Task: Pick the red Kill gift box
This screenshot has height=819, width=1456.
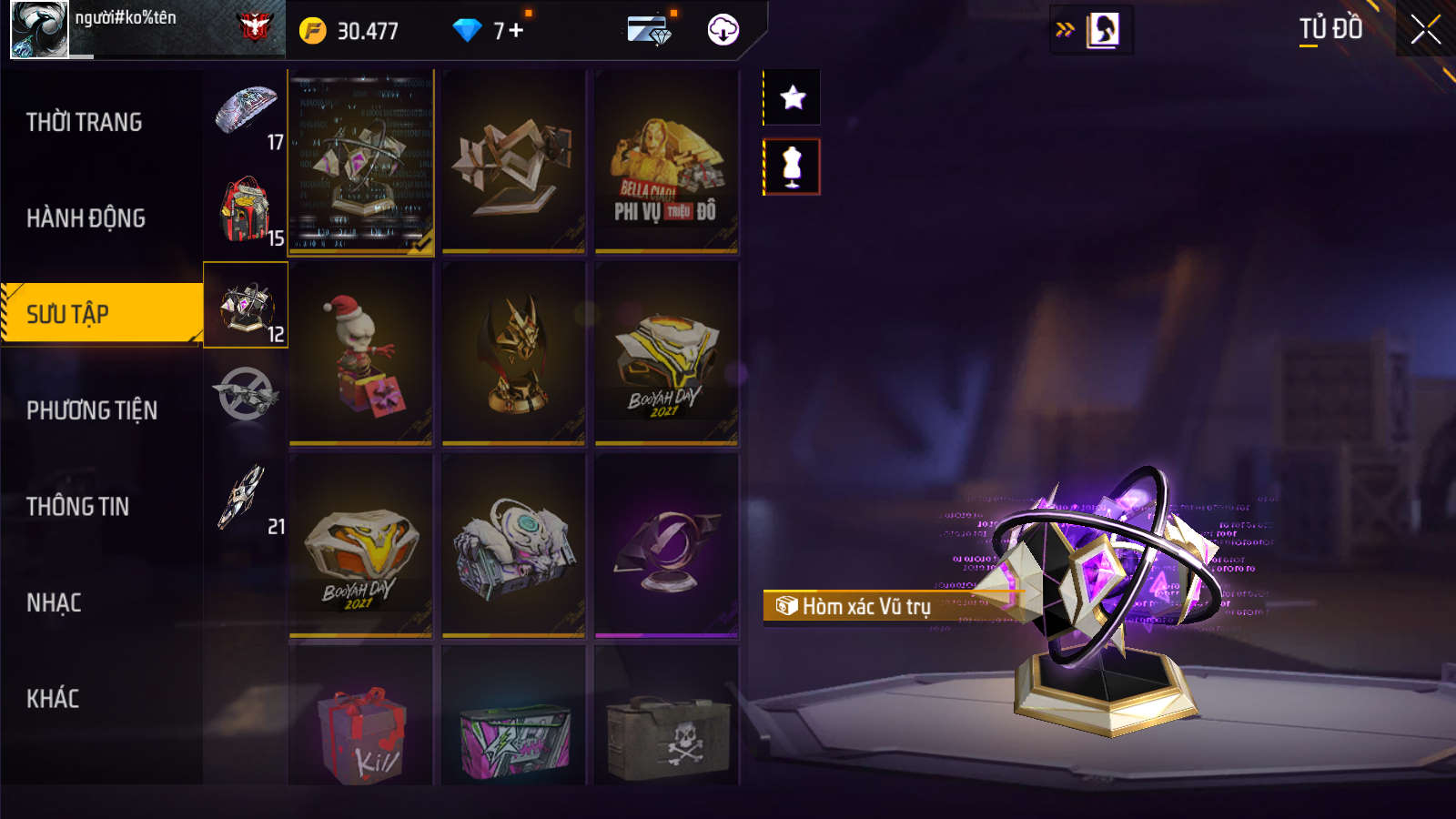Action: (x=361, y=728)
